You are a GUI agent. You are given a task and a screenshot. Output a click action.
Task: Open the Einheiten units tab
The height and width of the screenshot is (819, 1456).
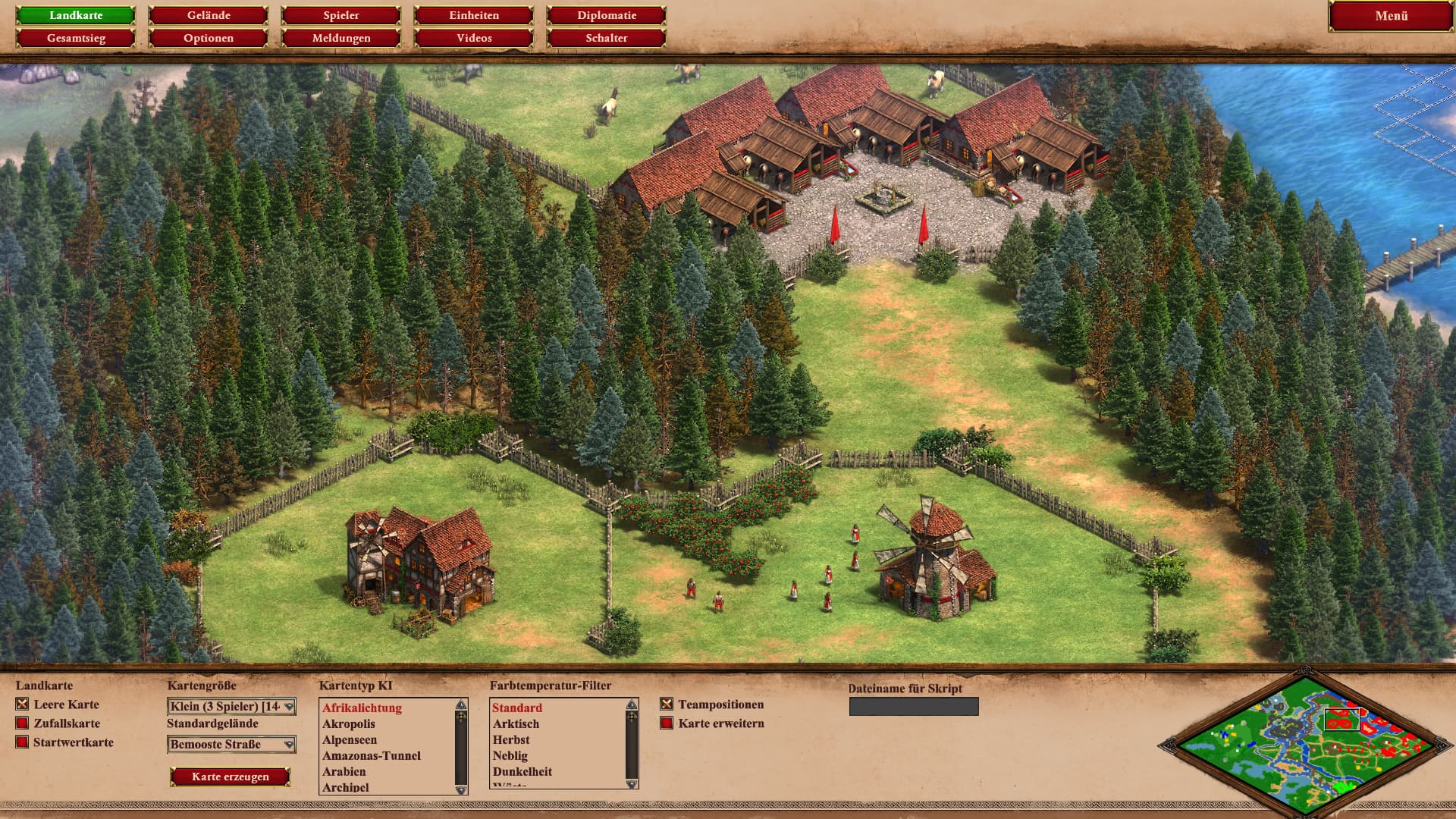tap(474, 15)
